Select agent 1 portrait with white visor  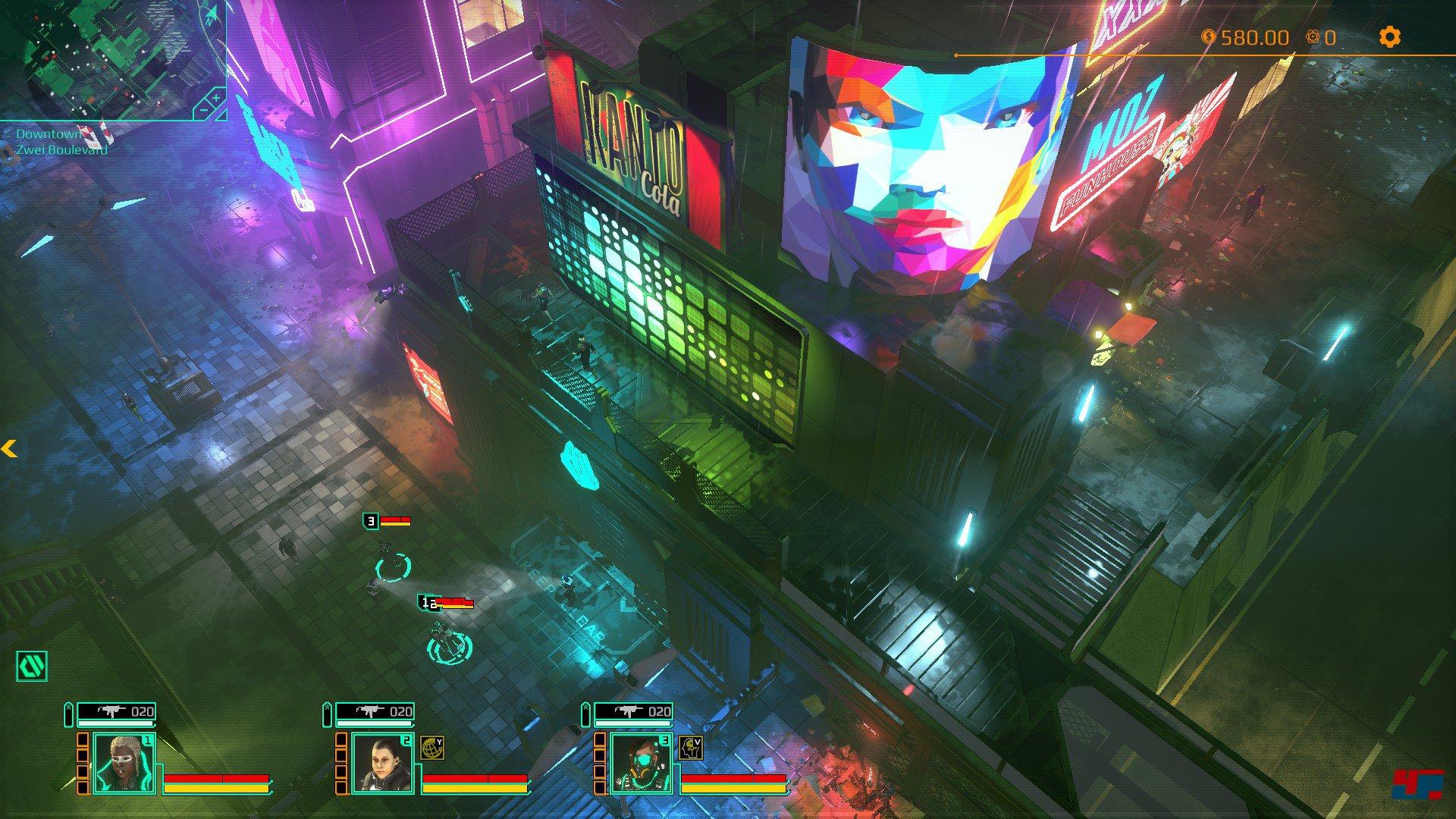(123, 764)
